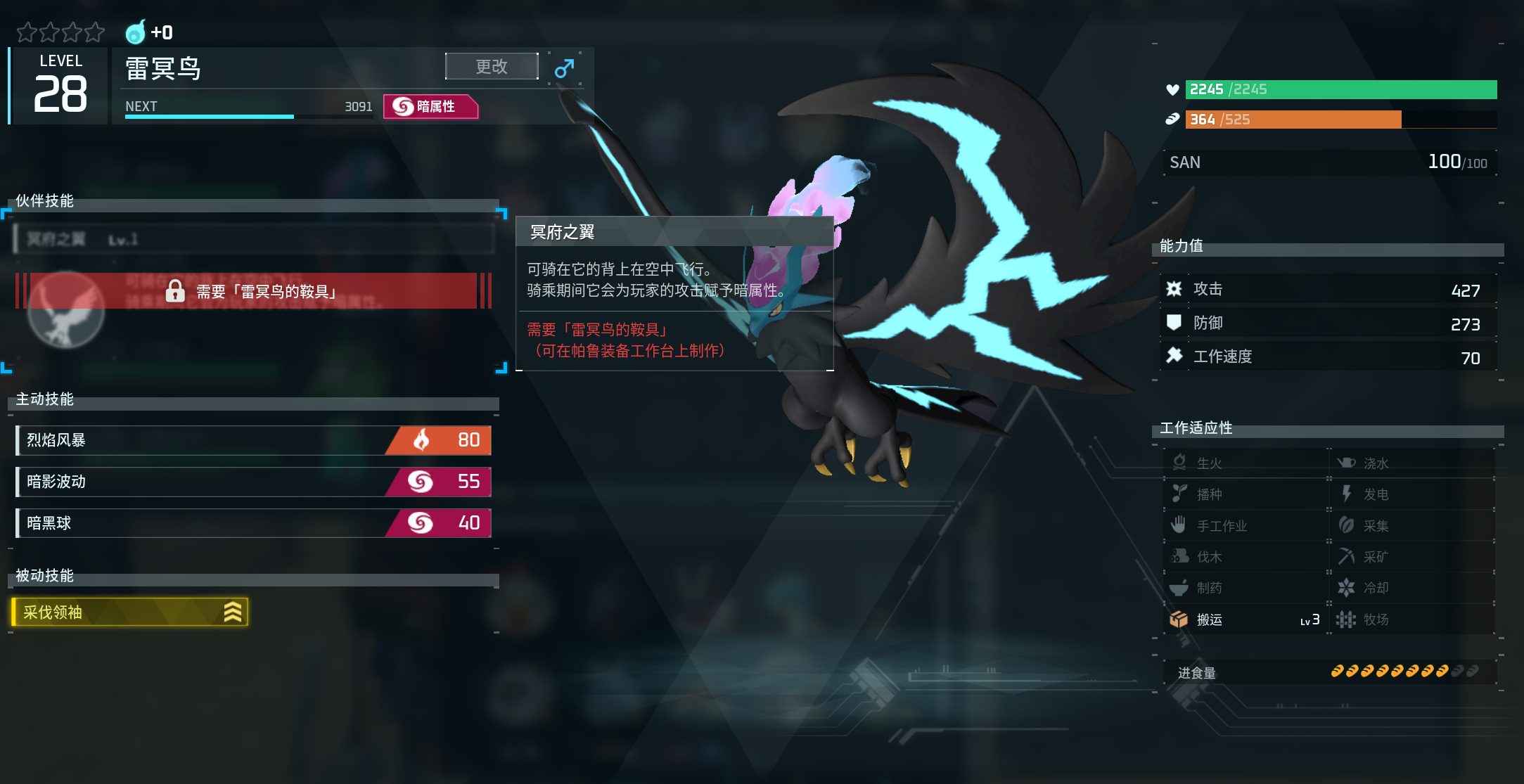Click the 采伐领袖 passive skill

[x=130, y=612]
